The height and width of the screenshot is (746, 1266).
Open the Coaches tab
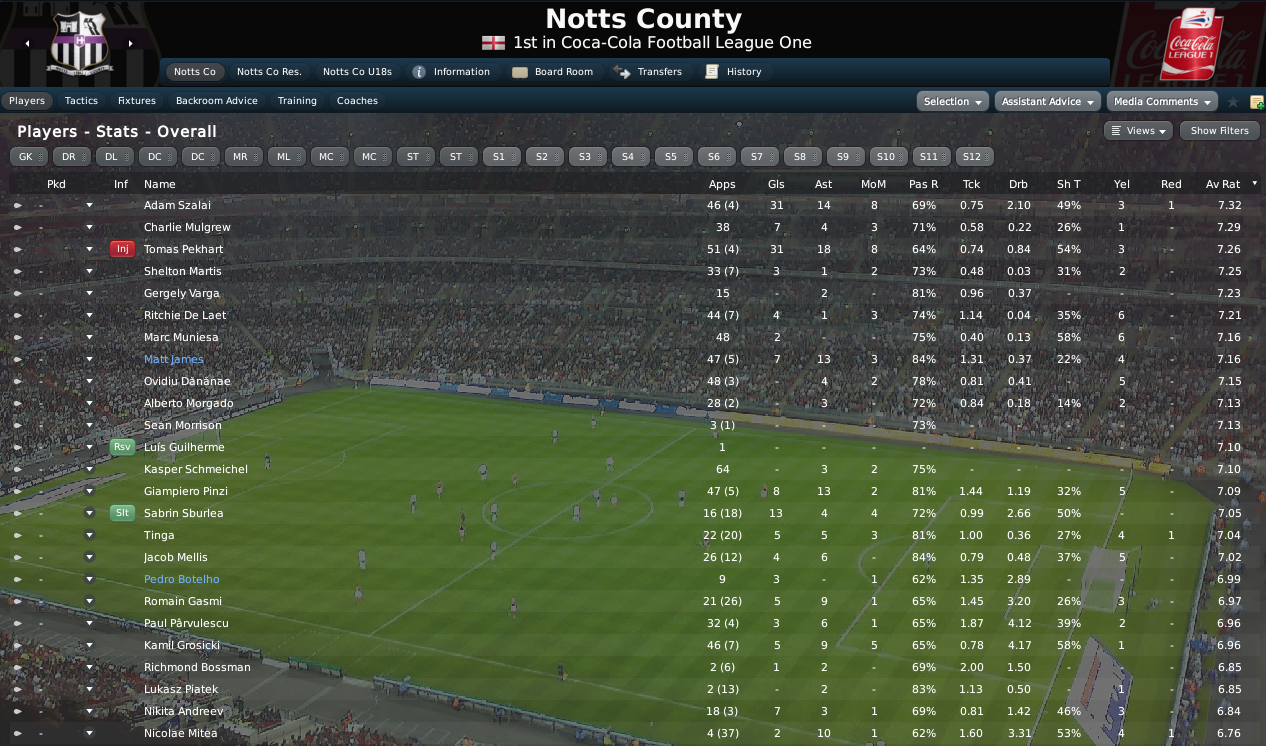[357, 101]
